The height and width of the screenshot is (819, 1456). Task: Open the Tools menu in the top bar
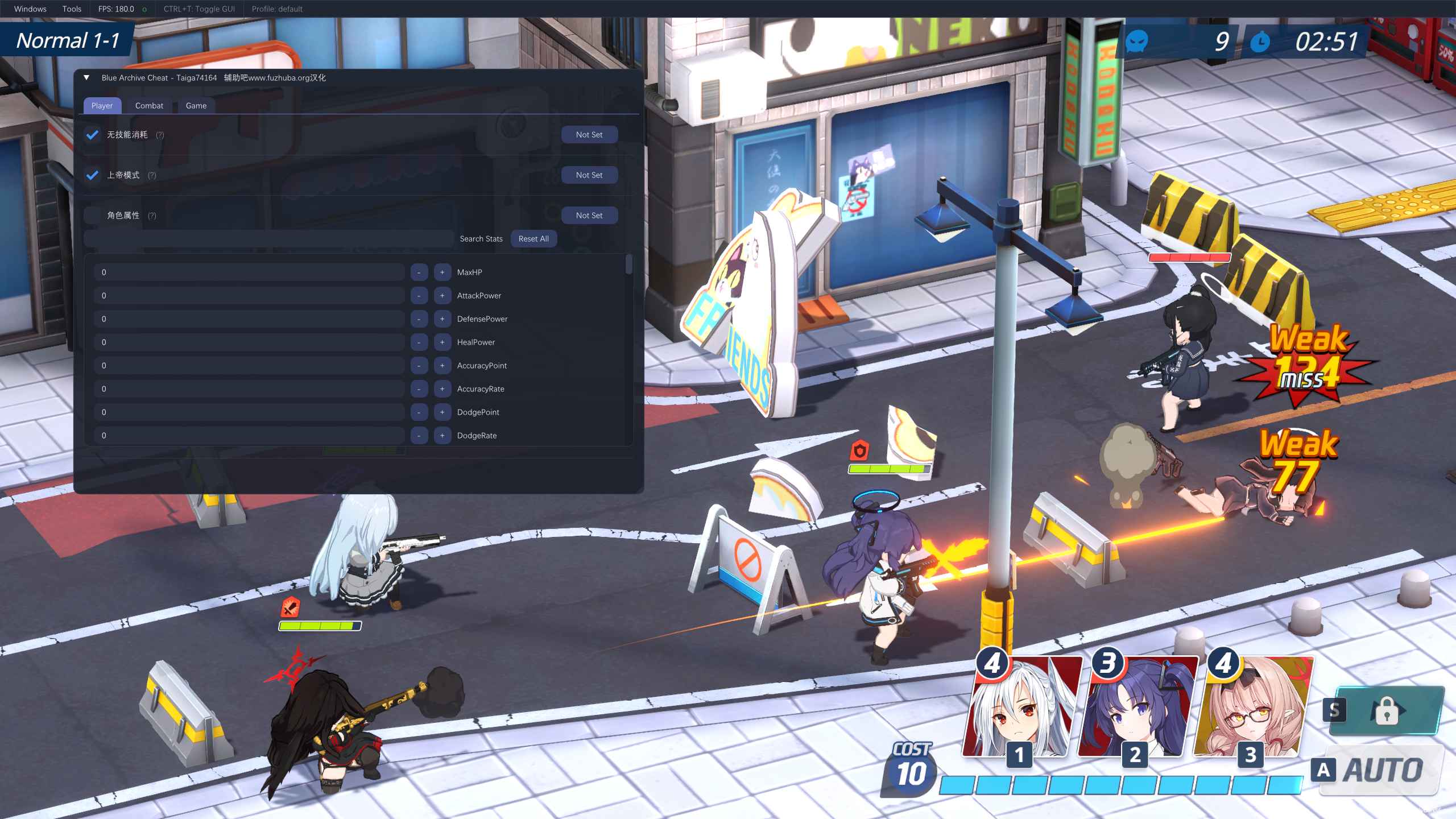(x=72, y=9)
